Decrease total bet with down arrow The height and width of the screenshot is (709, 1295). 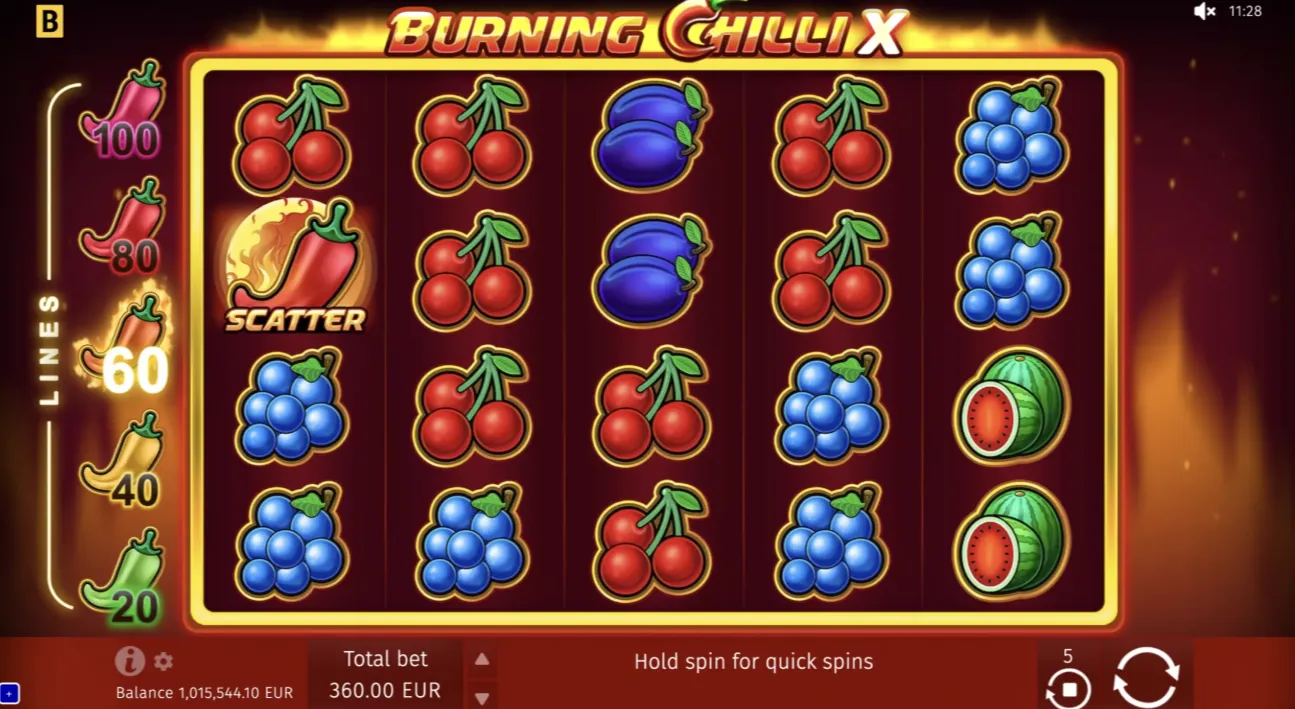pos(482,697)
